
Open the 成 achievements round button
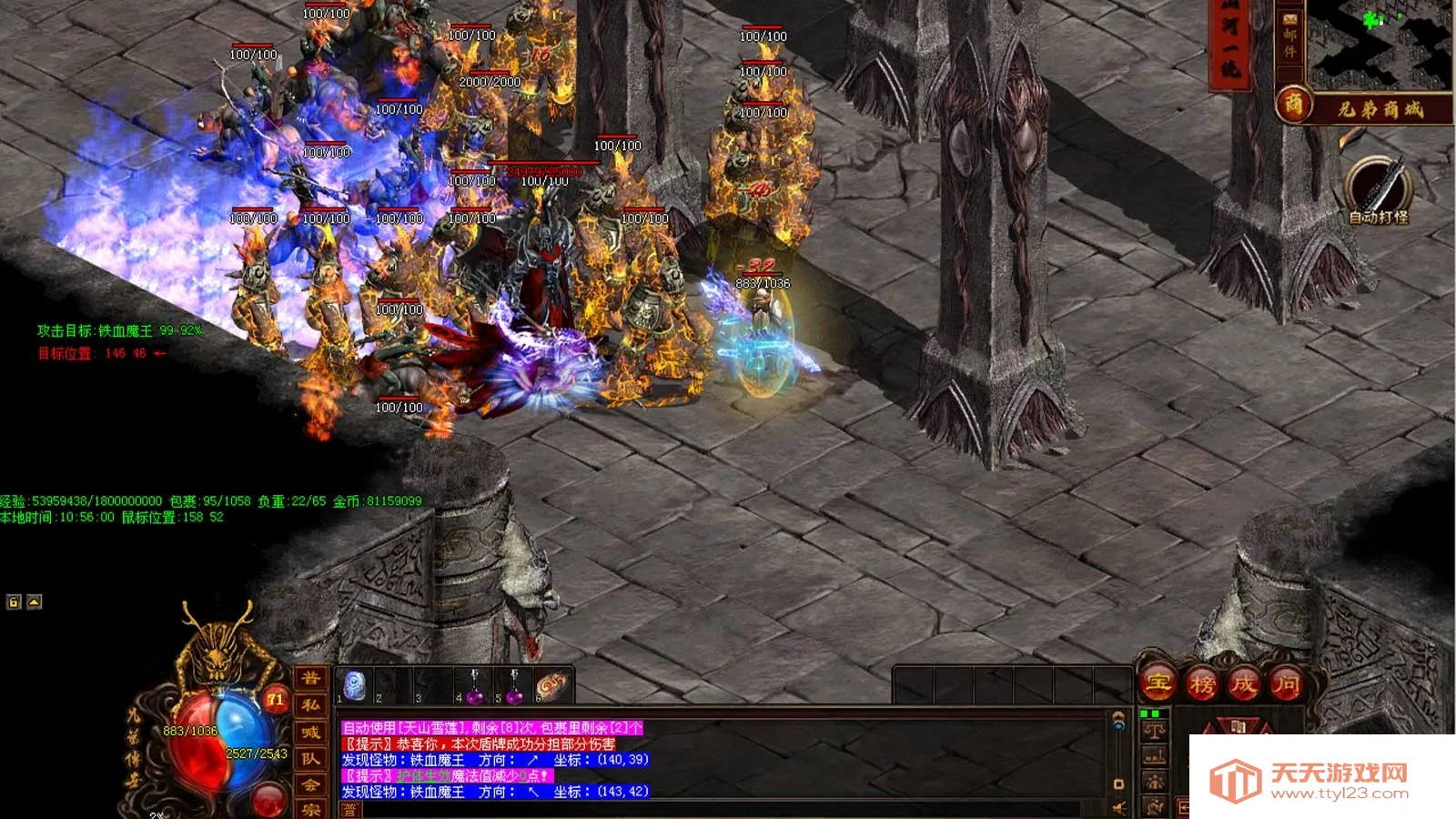[x=1244, y=683]
